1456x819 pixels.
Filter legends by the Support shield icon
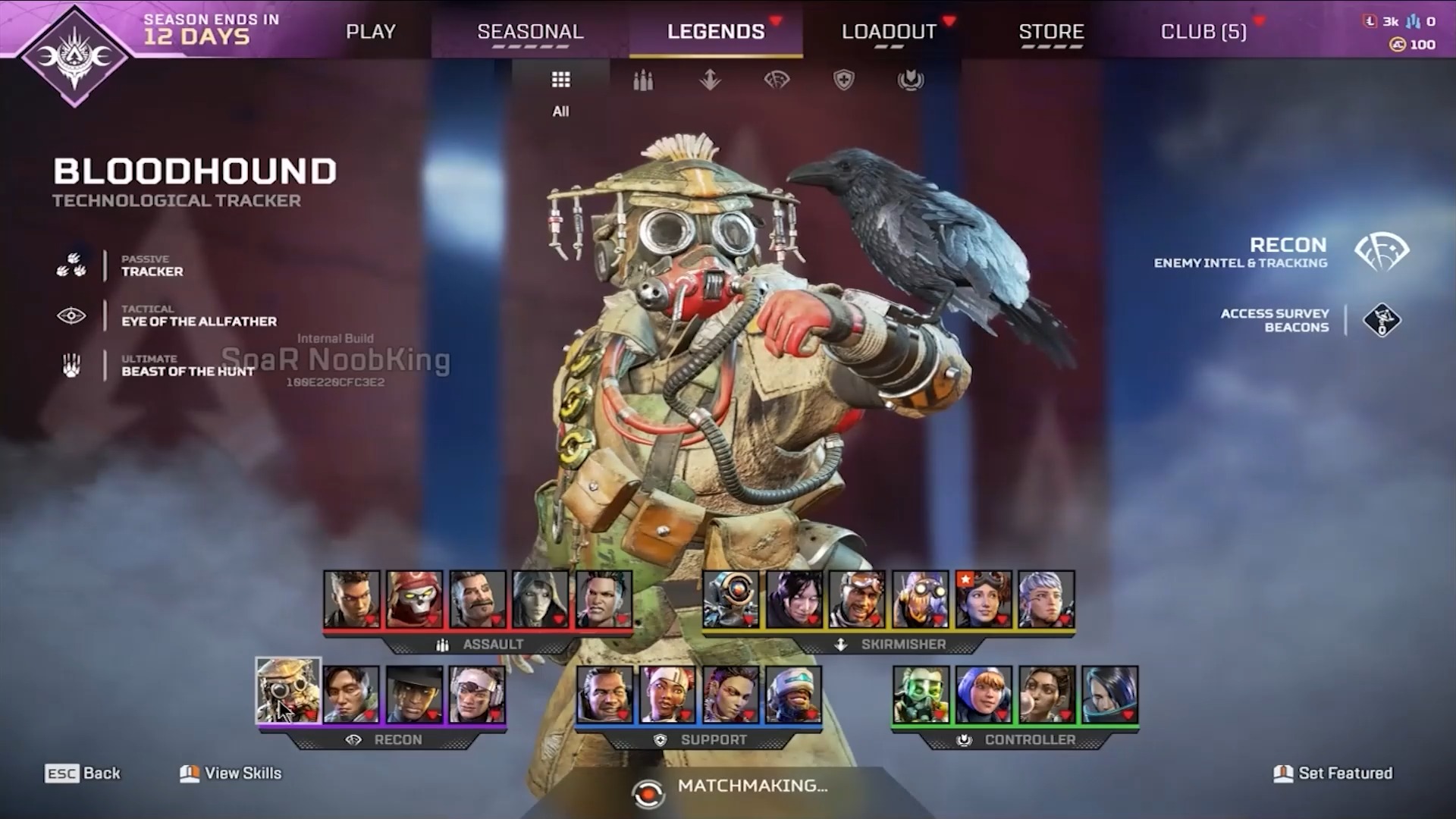(x=844, y=80)
